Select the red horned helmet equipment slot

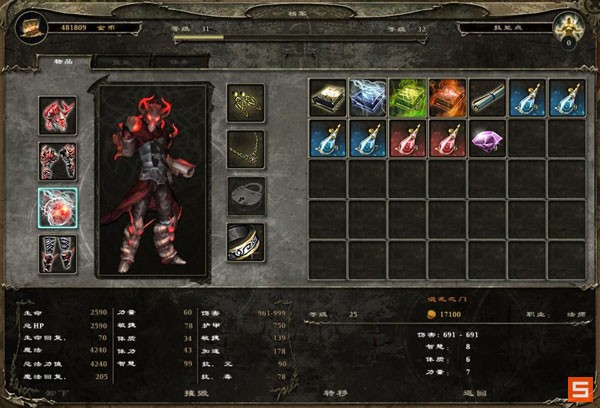click(57, 114)
